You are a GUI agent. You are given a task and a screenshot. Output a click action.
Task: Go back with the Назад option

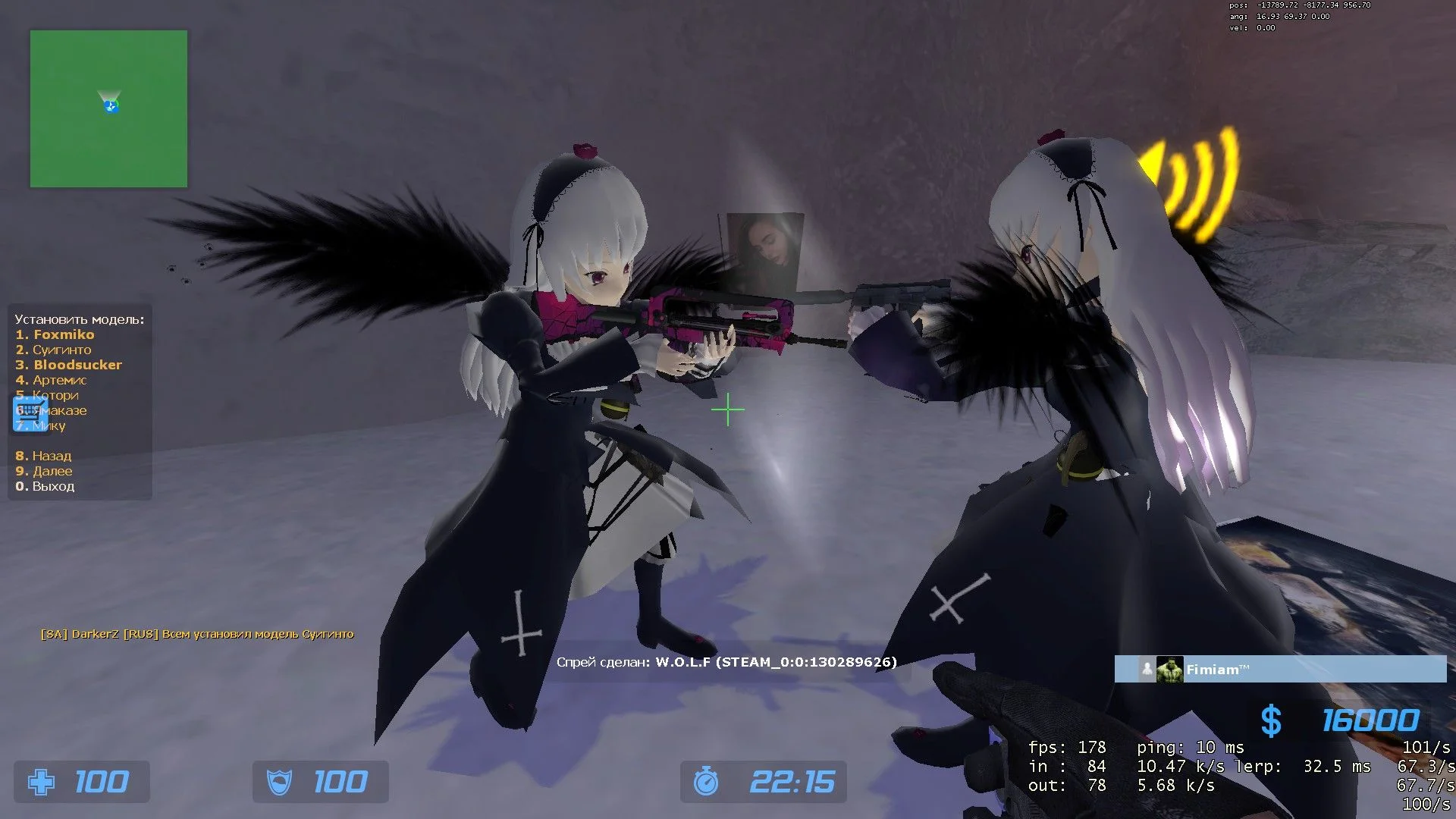[52, 456]
